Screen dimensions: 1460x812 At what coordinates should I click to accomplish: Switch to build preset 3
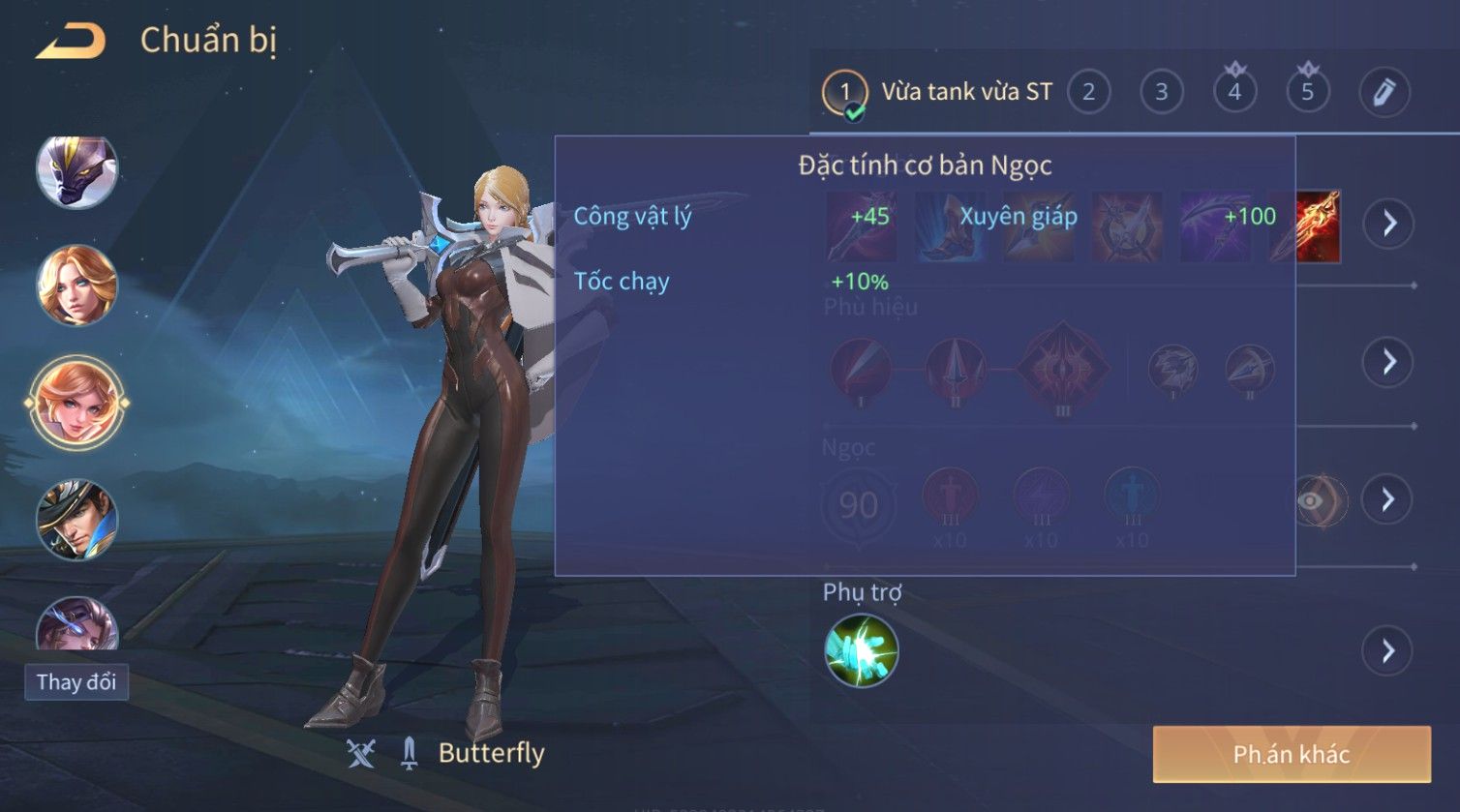tap(1161, 93)
